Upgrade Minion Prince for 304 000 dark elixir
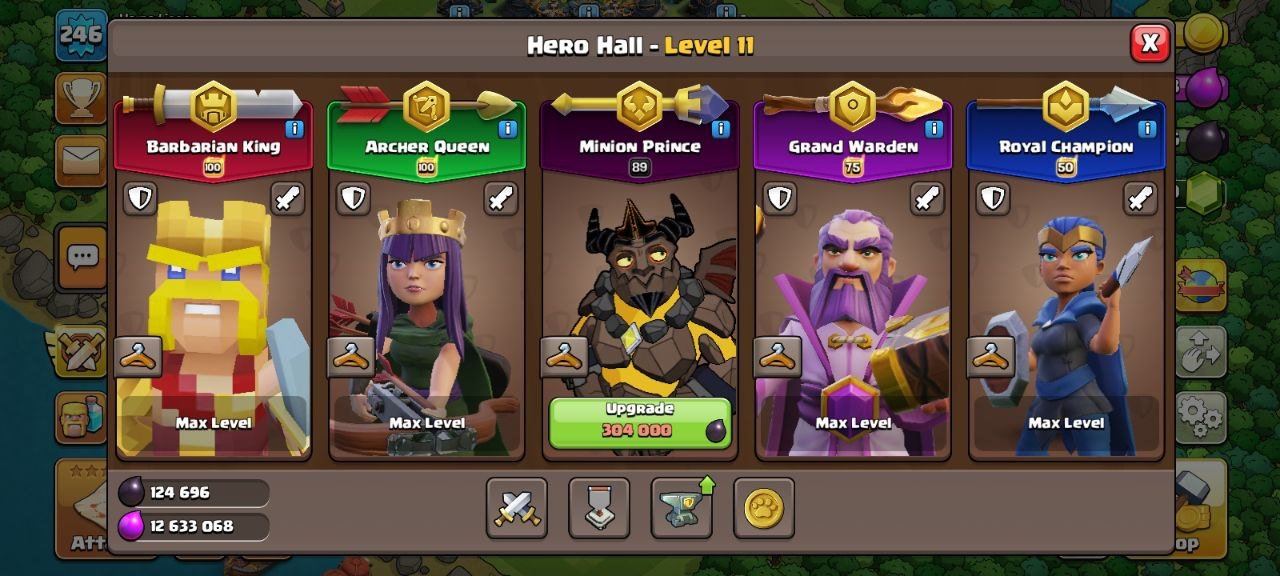This screenshot has height=576, width=1280. (x=640, y=422)
